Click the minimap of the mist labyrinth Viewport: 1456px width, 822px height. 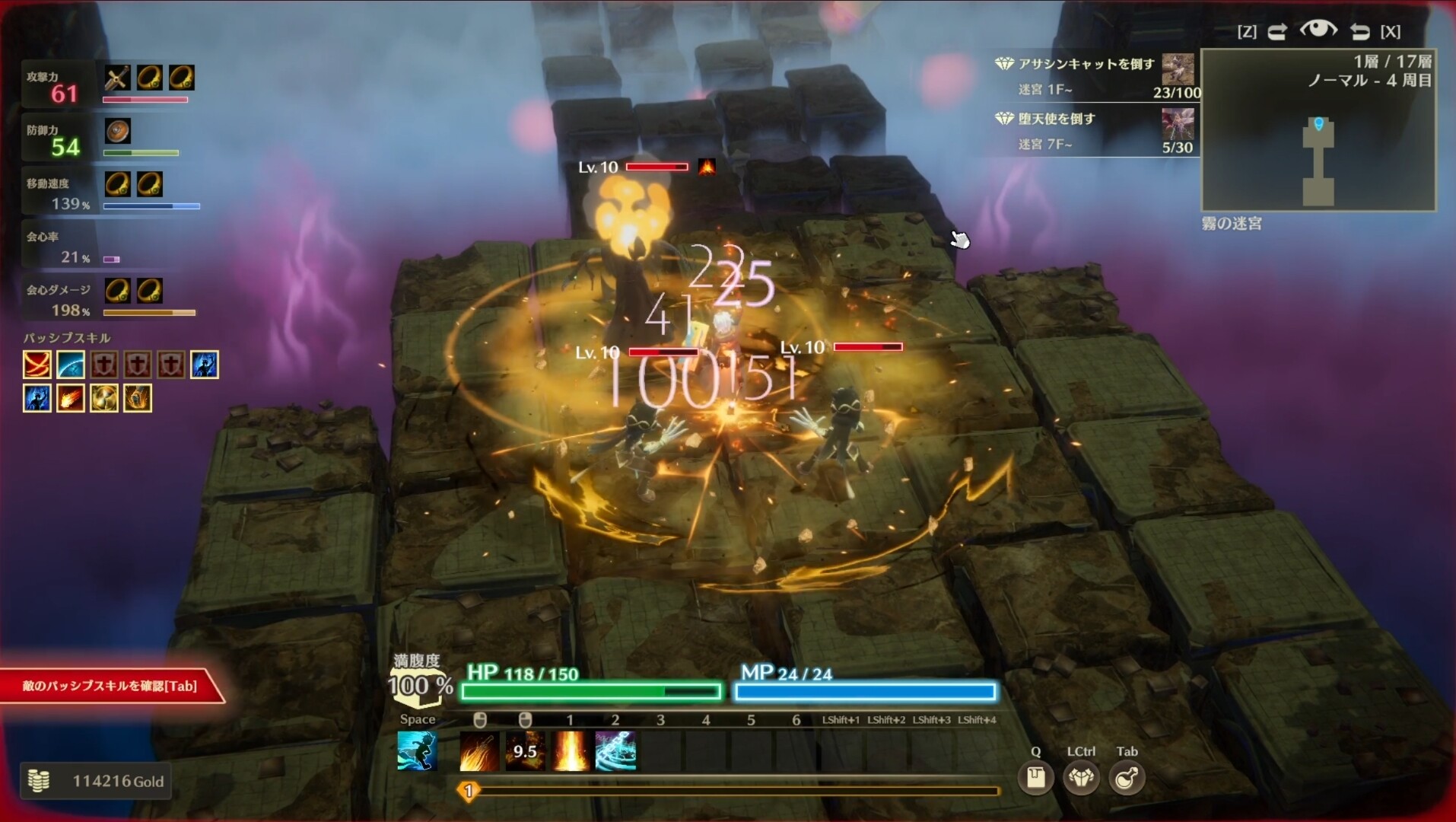pyautogui.click(x=1318, y=130)
